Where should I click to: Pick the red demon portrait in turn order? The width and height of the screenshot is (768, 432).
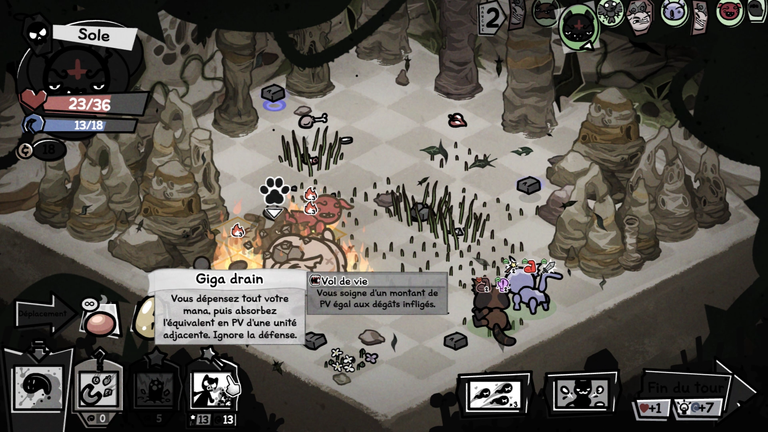pyautogui.click(x=730, y=12)
